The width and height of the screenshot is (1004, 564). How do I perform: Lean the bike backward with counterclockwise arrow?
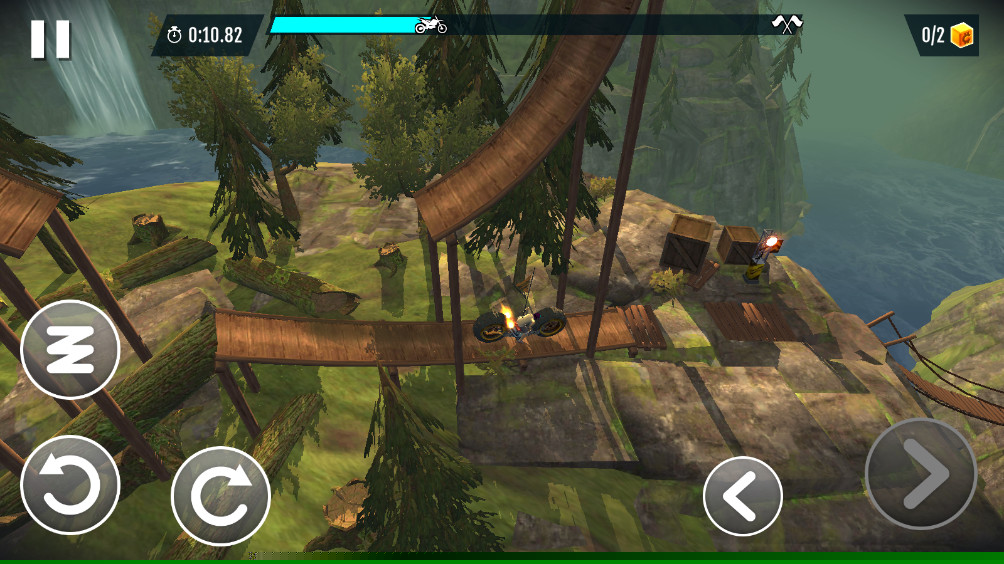tap(70, 485)
